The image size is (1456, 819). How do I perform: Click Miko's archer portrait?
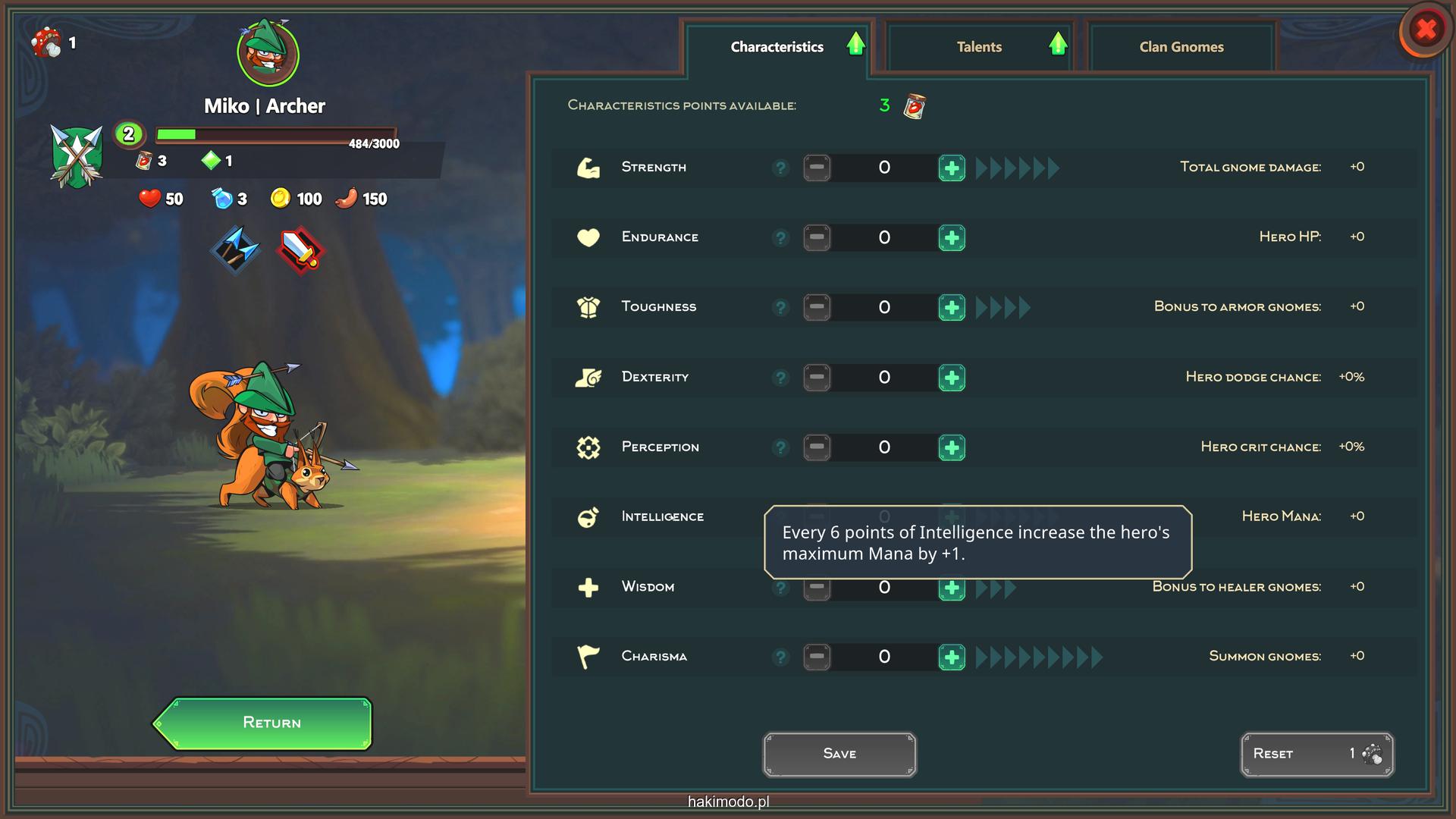268,53
